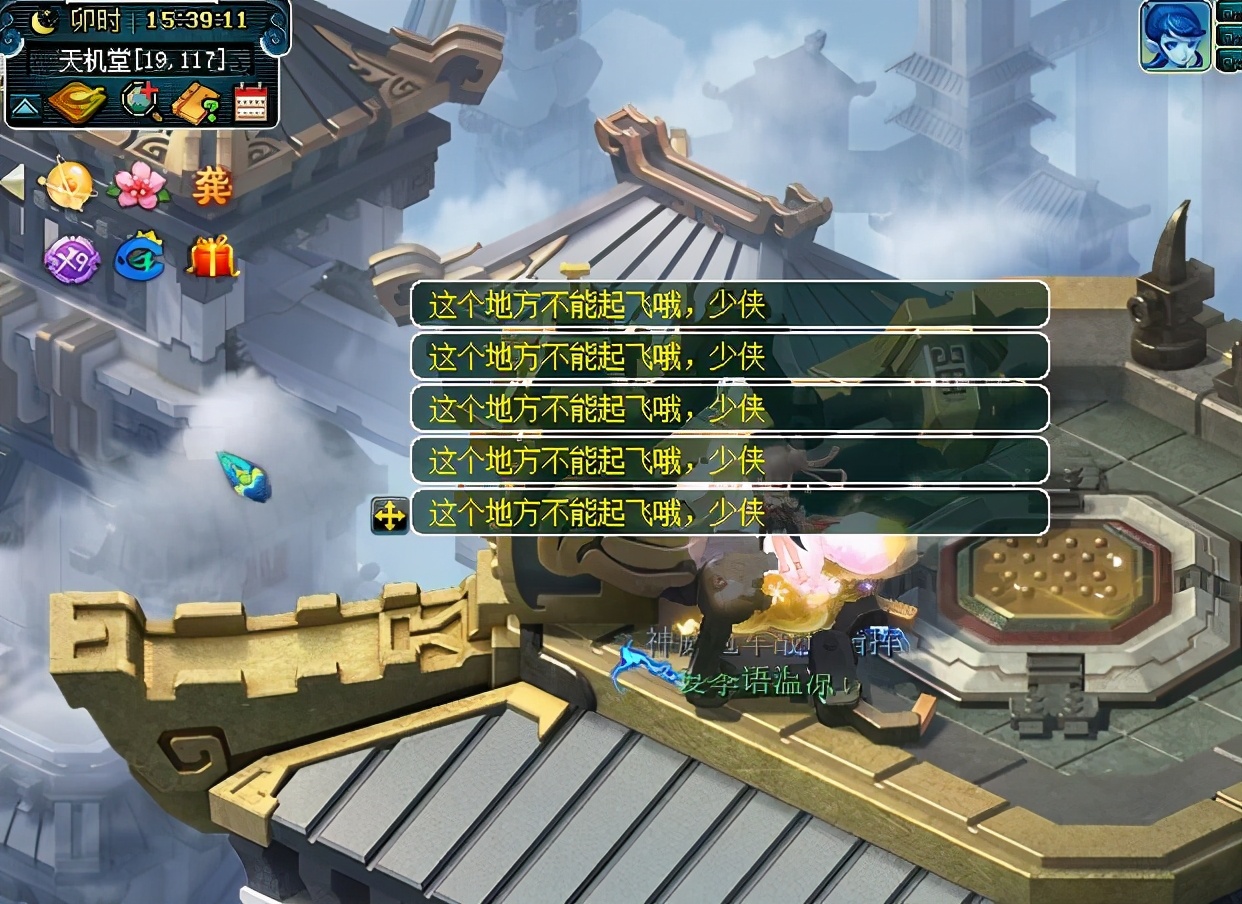The width and height of the screenshot is (1242, 904).
Task: Open the golden map scroll icon
Action: [77, 103]
